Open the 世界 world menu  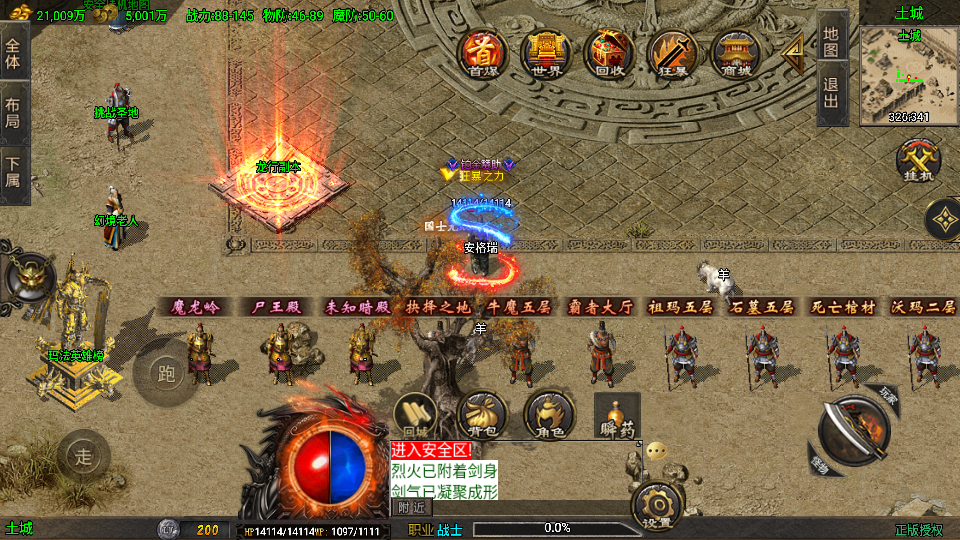(546, 53)
